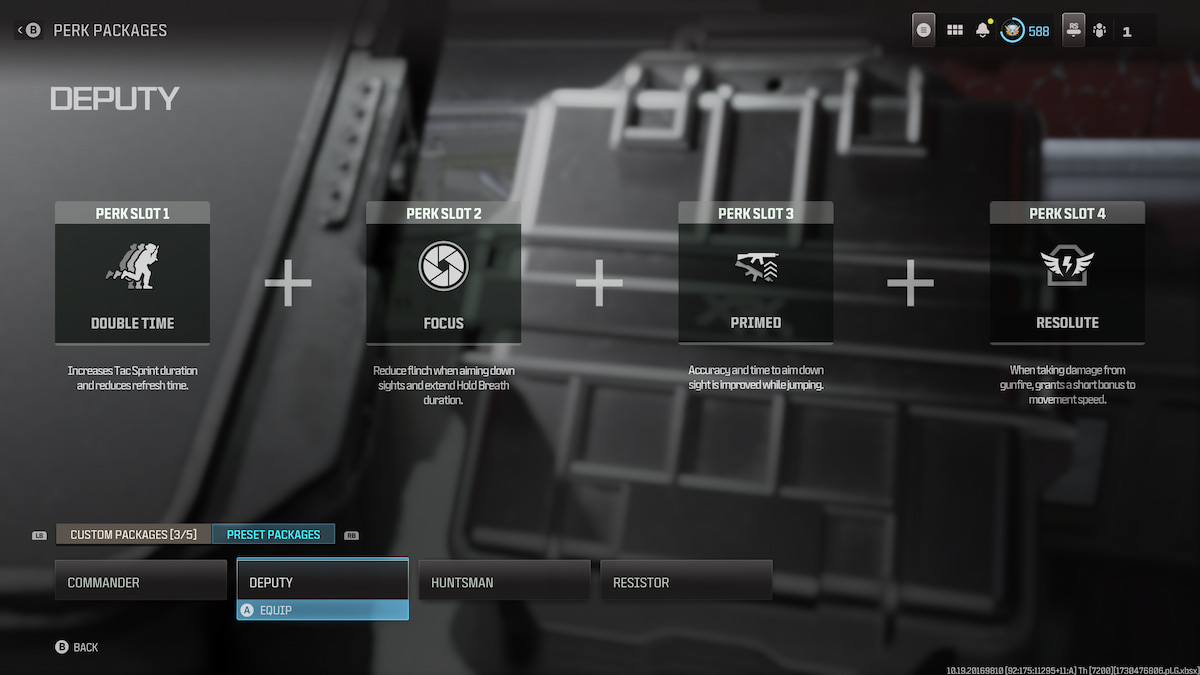The image size is (1200, 675).
Task: Select the Huntsman preset package
Action: pyautogui.click(x=504, y=581)
